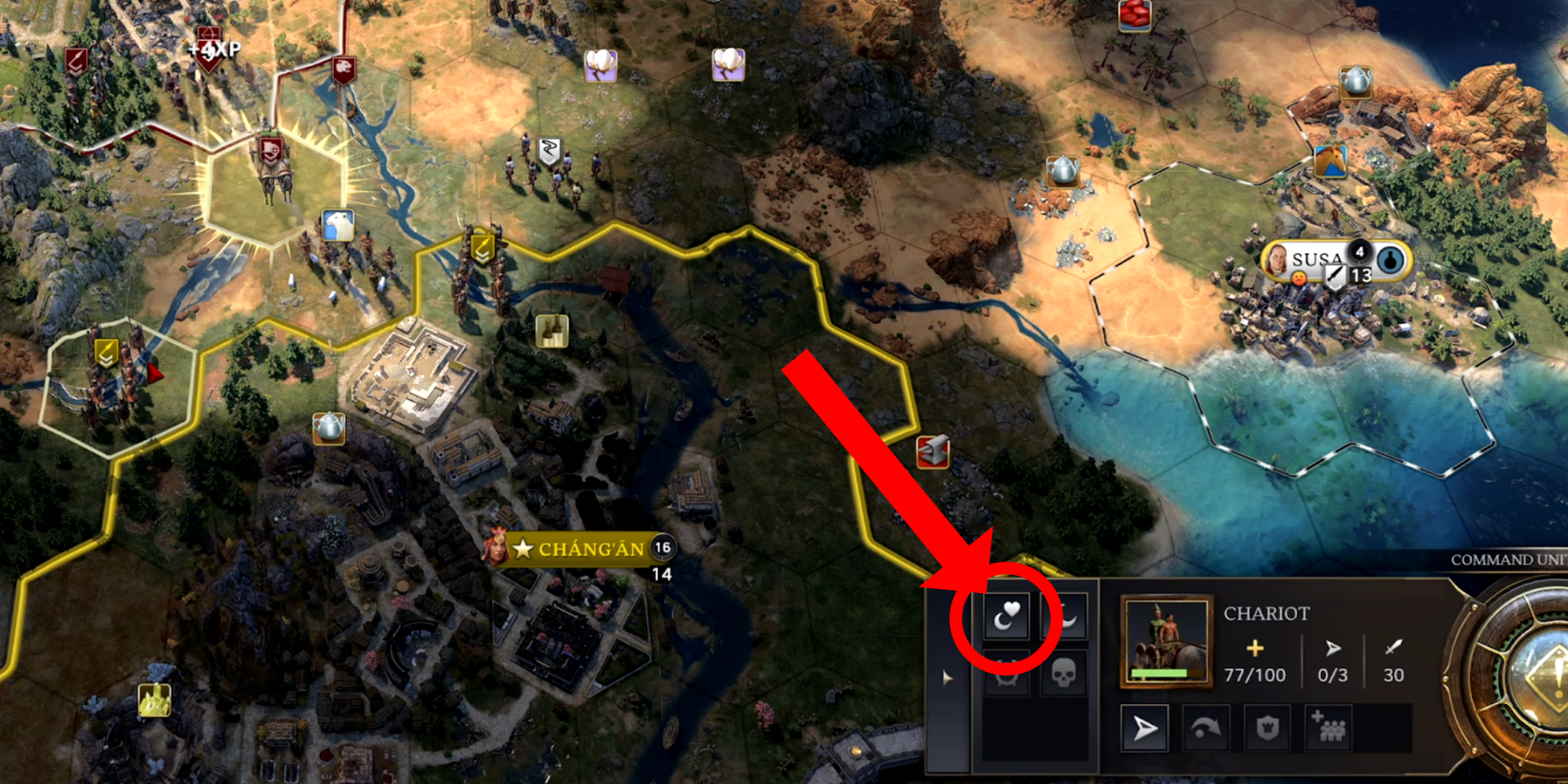Click the Chariot's green health bar
This screenshot has height=784, width=1568.
click(1159, 673)
